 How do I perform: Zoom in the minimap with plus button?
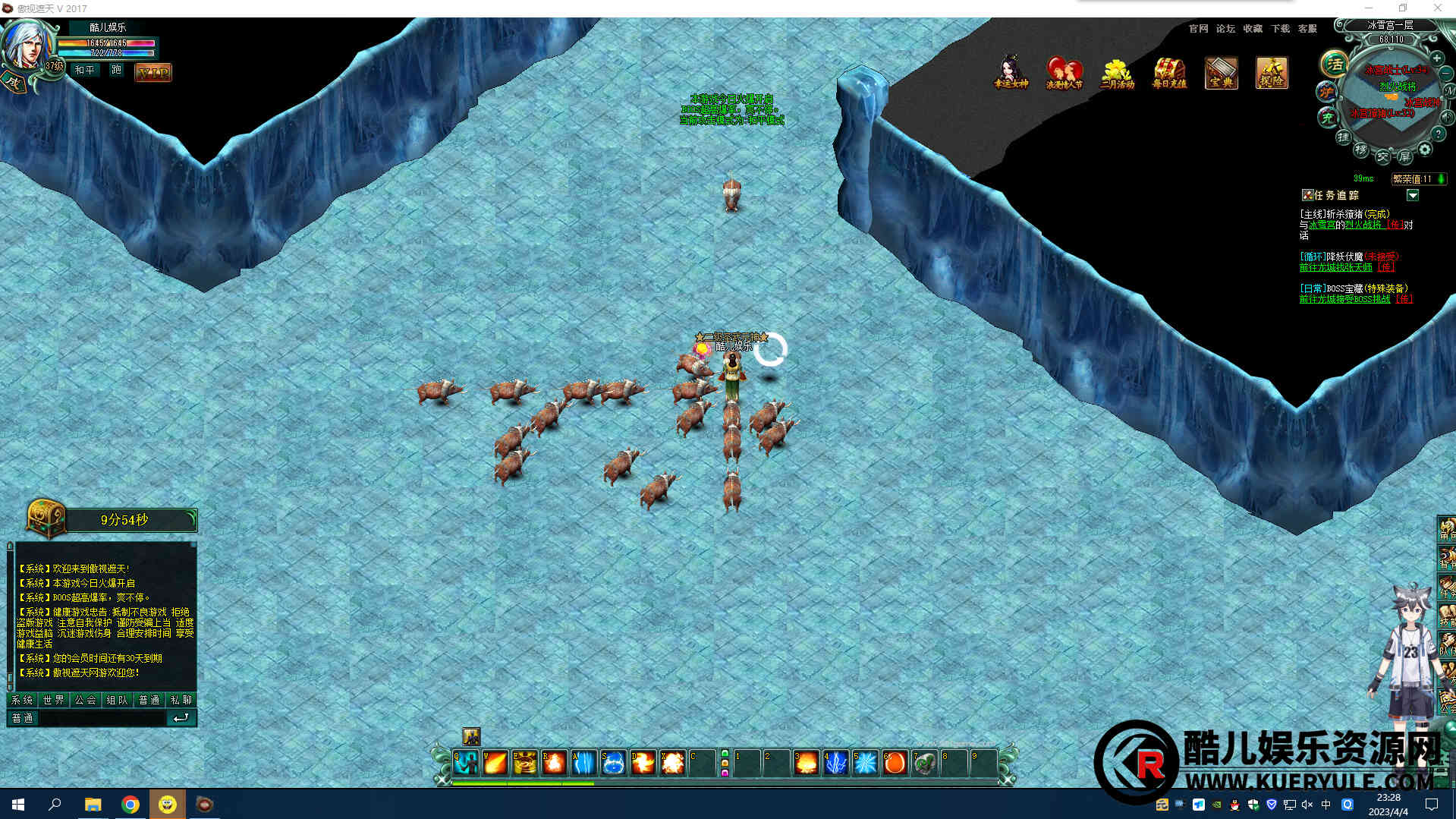pos(1436,58)
